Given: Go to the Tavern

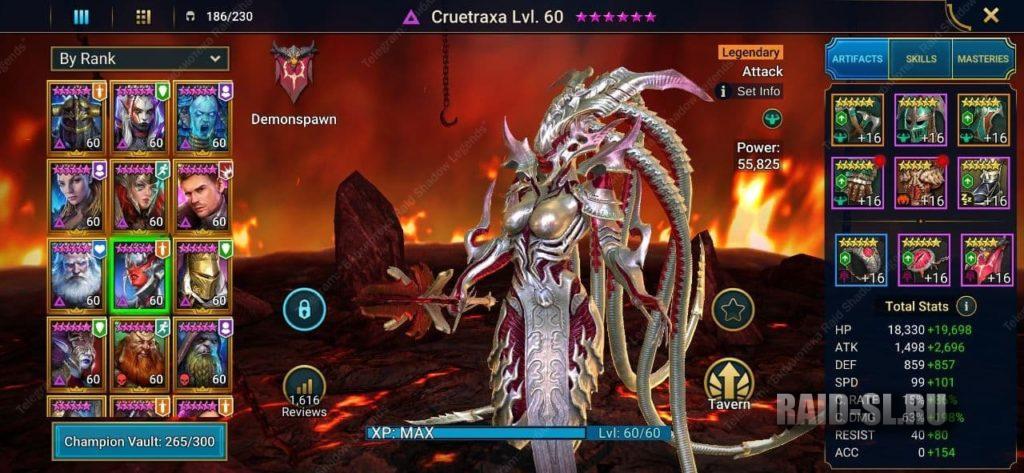Looking at the screenshot, I should click(729, 383).
